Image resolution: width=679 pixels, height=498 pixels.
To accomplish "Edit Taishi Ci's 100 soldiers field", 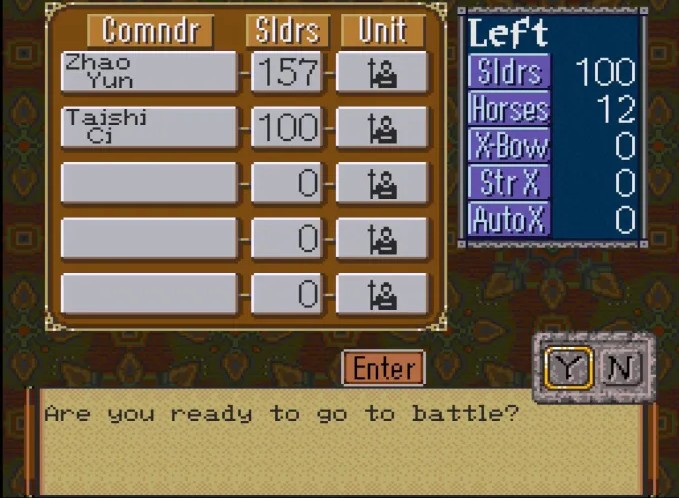I will click(287, 128).
